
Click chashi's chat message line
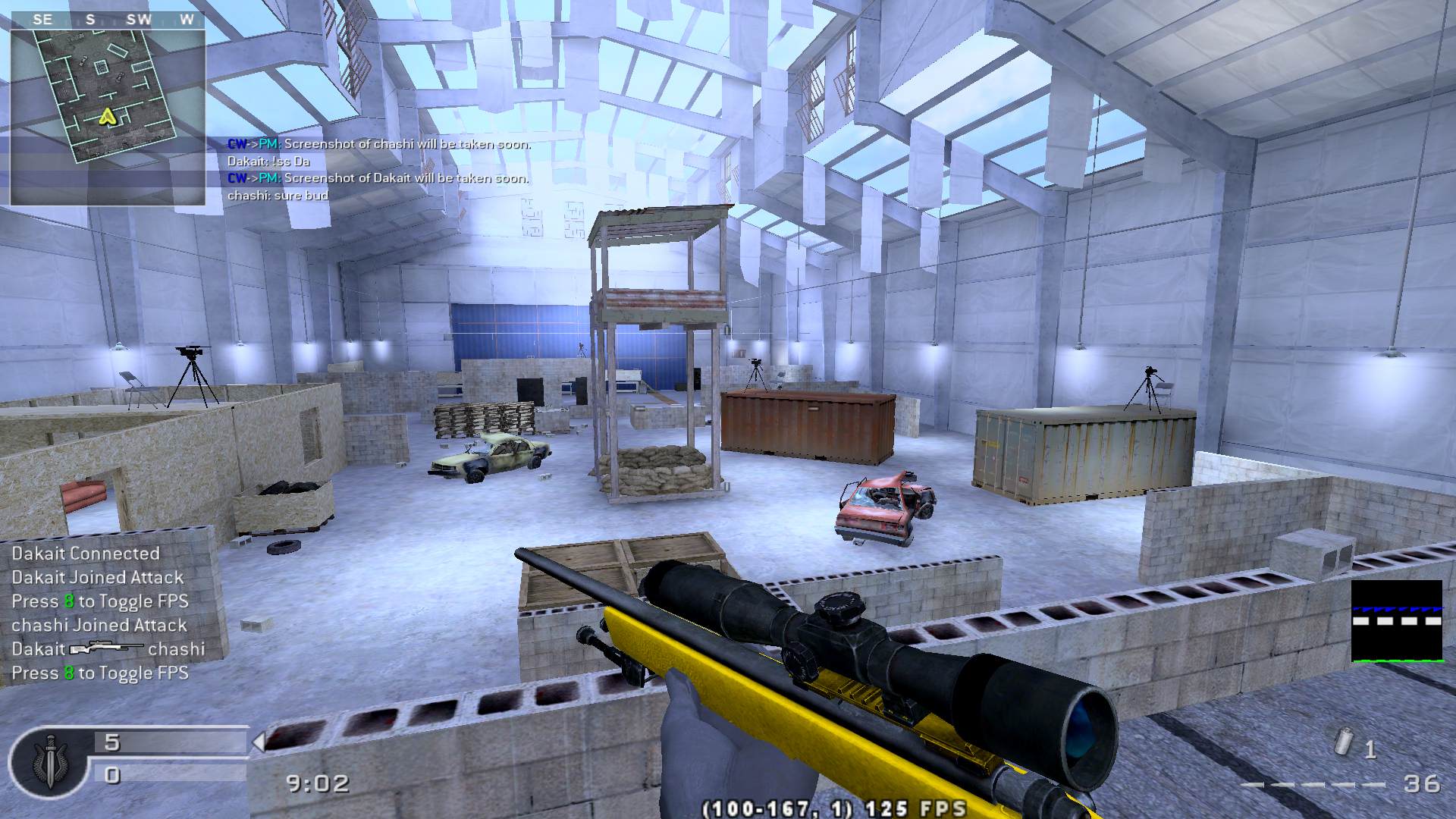pyautogui.click(x=278, y=196)
